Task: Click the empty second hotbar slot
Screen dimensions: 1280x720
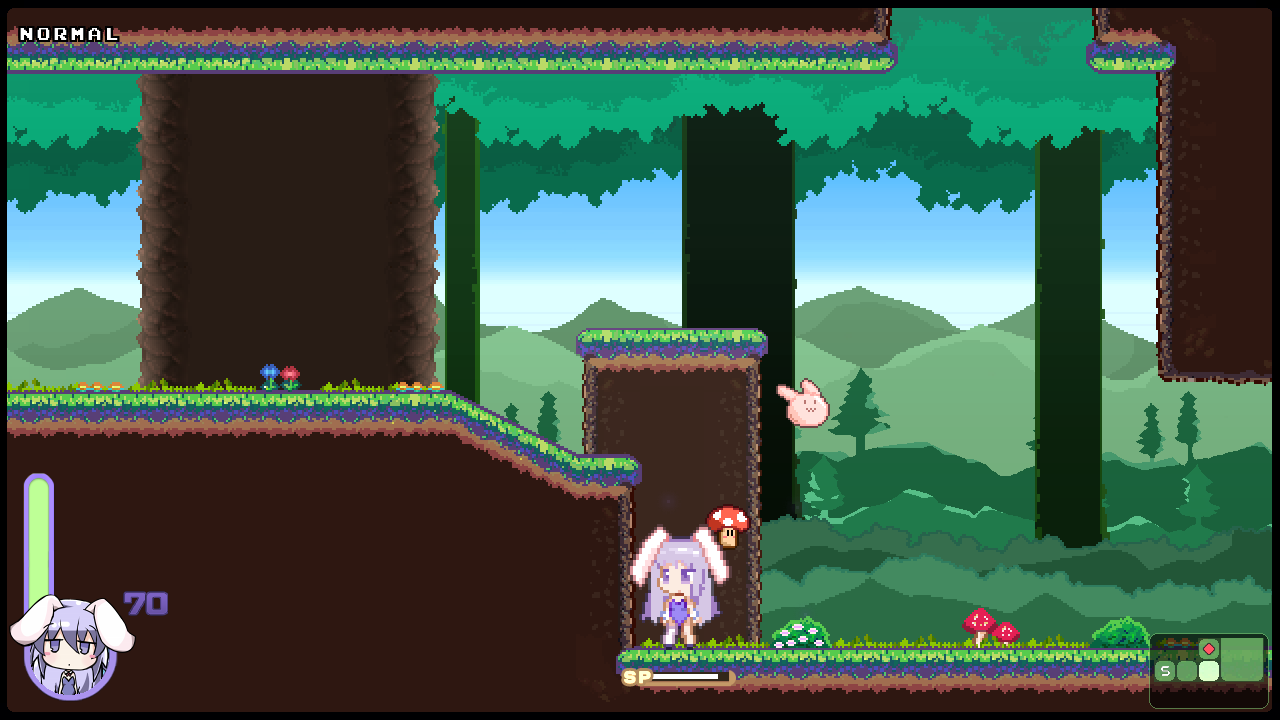Action: click(x=1187, y=671)
